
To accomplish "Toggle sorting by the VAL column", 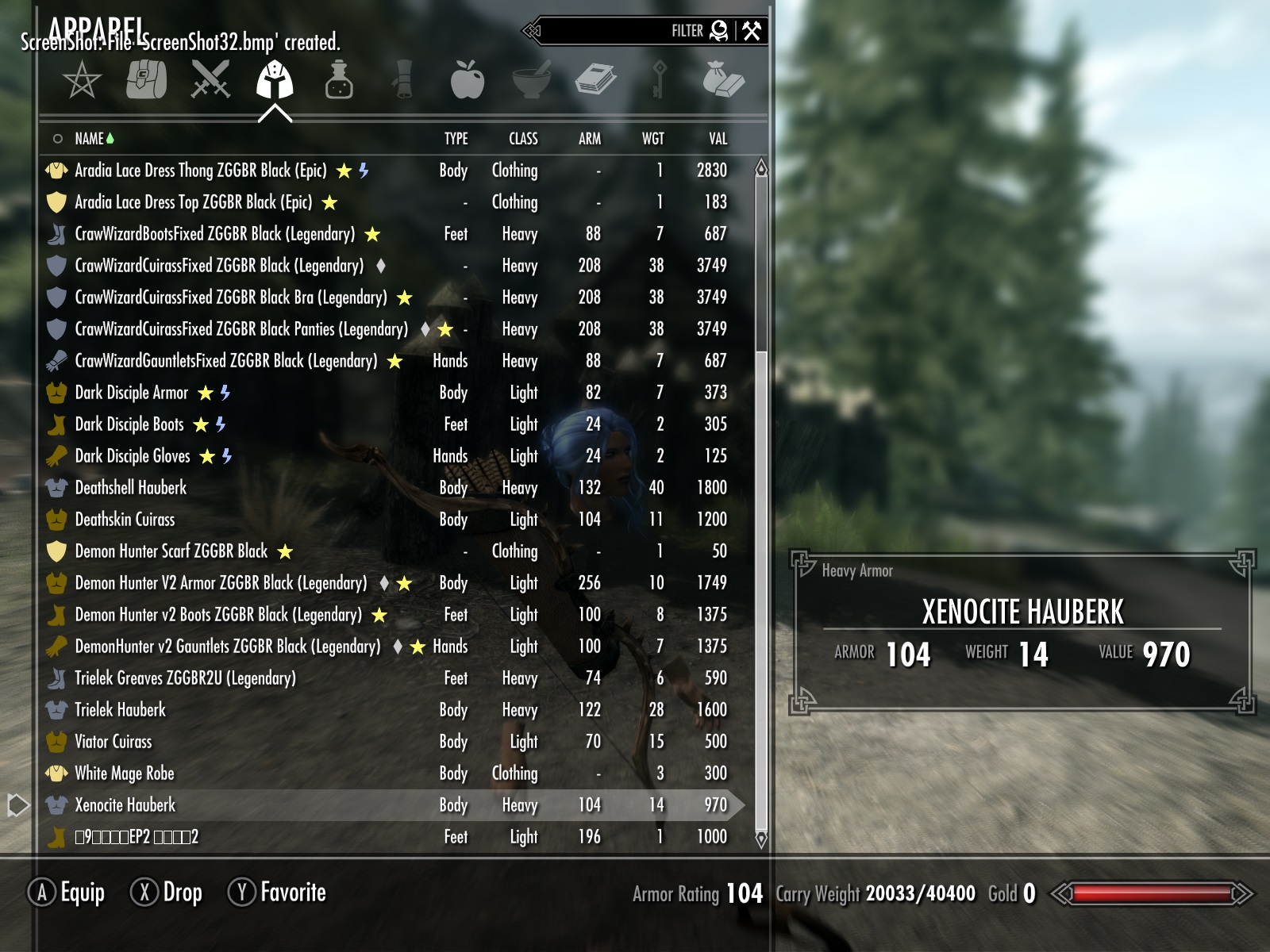I will pos(717,138).
